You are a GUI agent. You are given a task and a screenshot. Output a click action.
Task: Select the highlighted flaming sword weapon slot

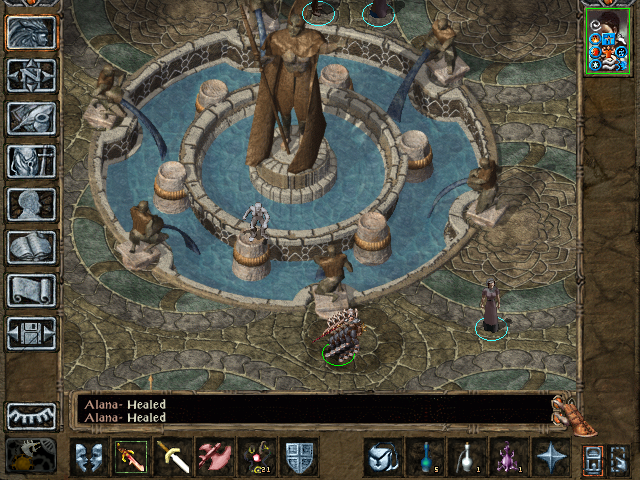coord(132,457)
